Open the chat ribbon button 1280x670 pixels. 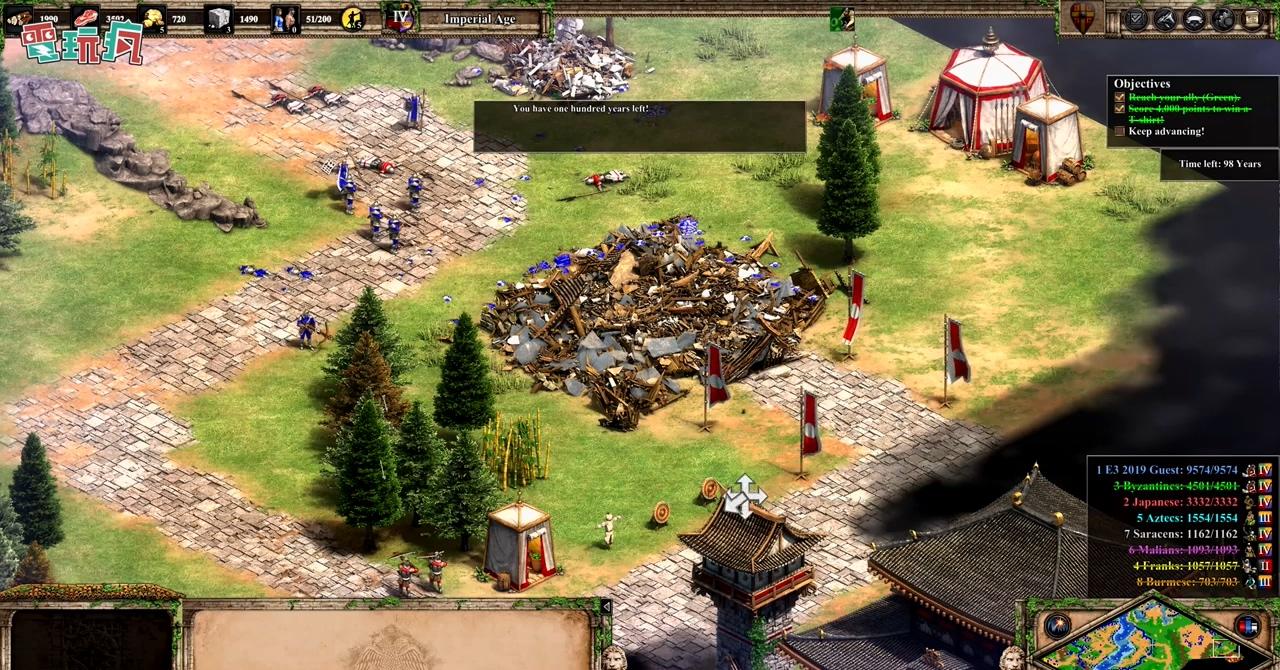pyautogui.click(x=1194, y=18)
